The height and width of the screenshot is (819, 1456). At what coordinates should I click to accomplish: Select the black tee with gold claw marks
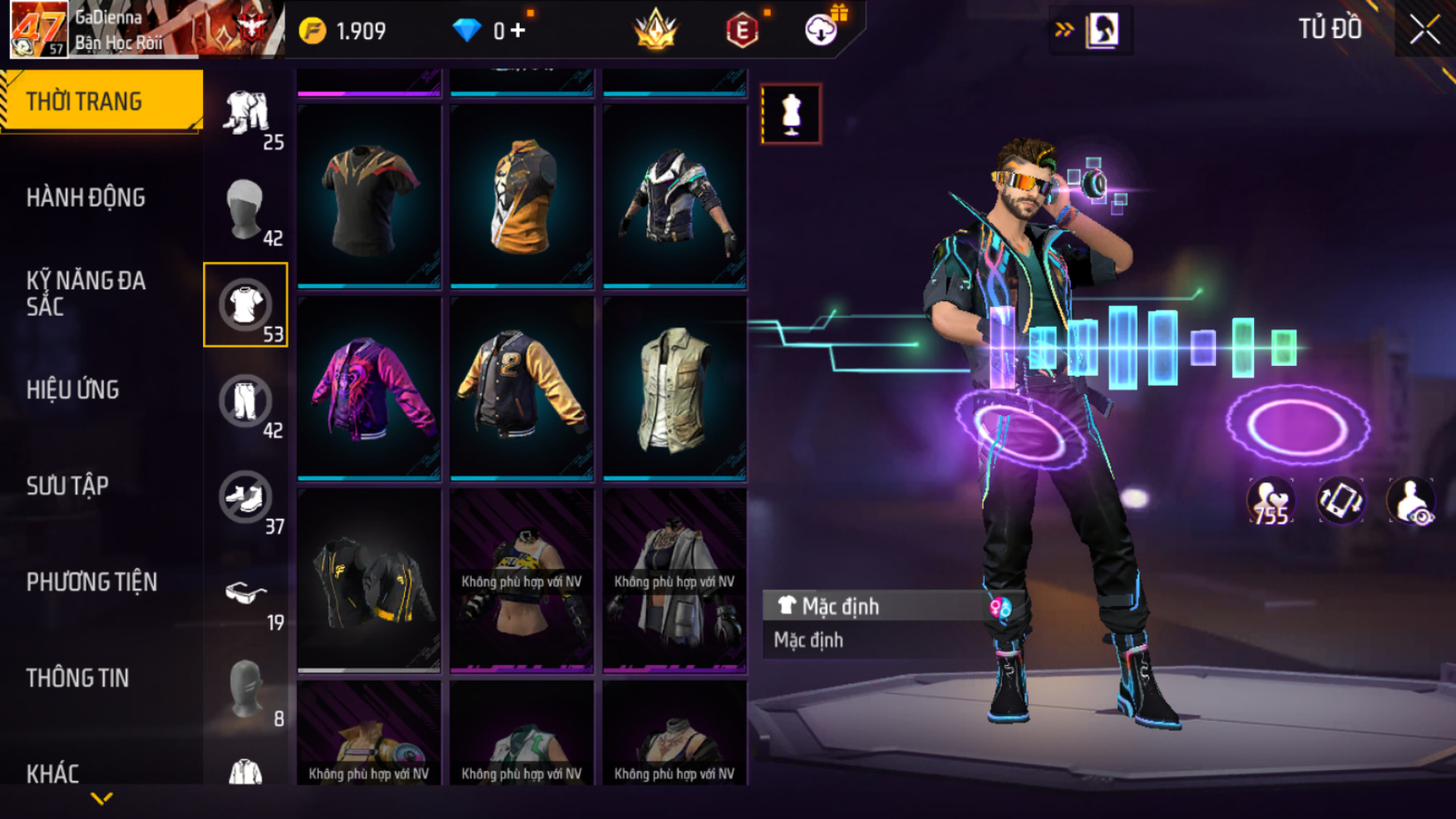pyautogui.click(x=369, y=197)
